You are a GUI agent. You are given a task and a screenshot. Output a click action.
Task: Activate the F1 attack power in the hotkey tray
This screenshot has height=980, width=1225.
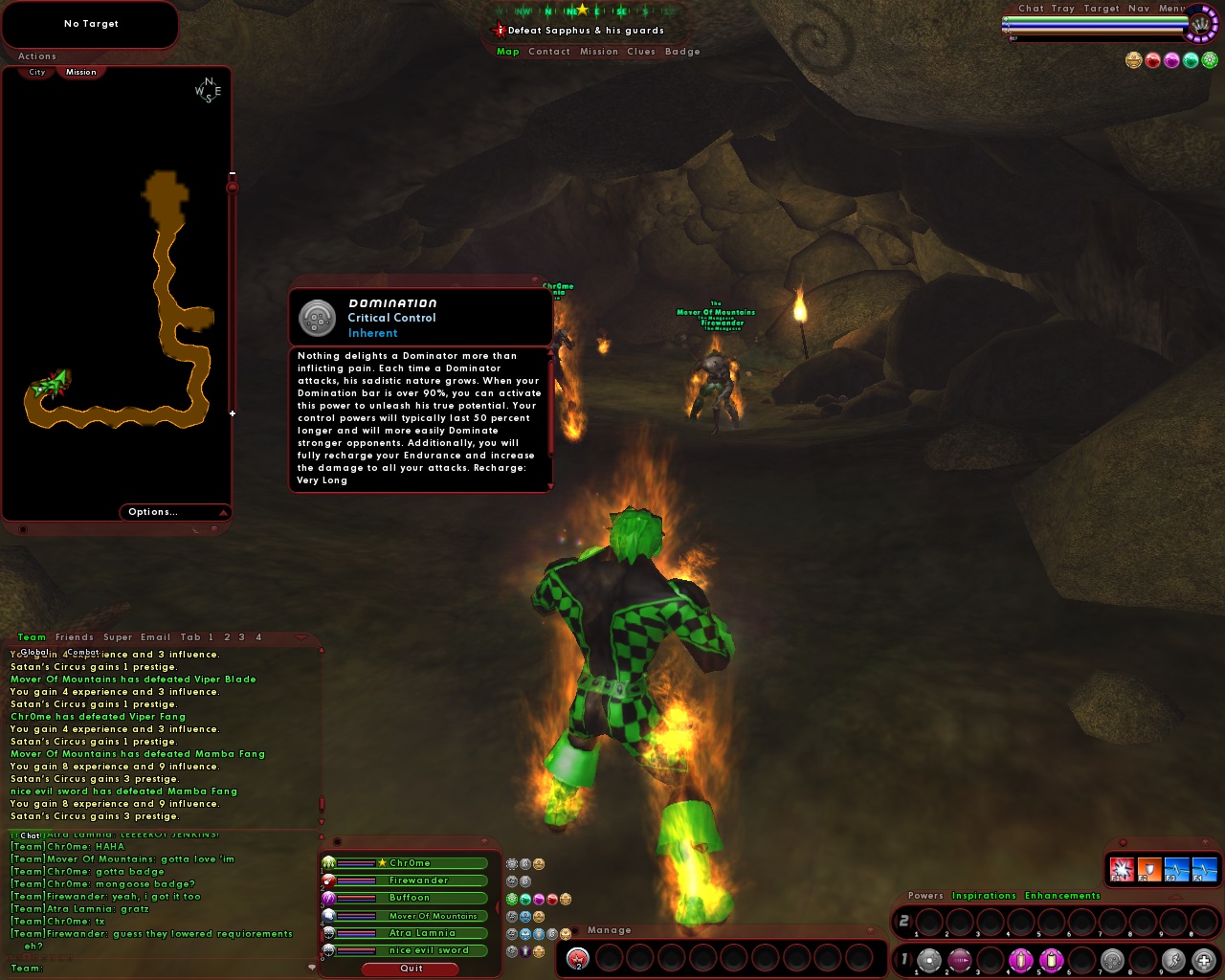coord(1122,868)
